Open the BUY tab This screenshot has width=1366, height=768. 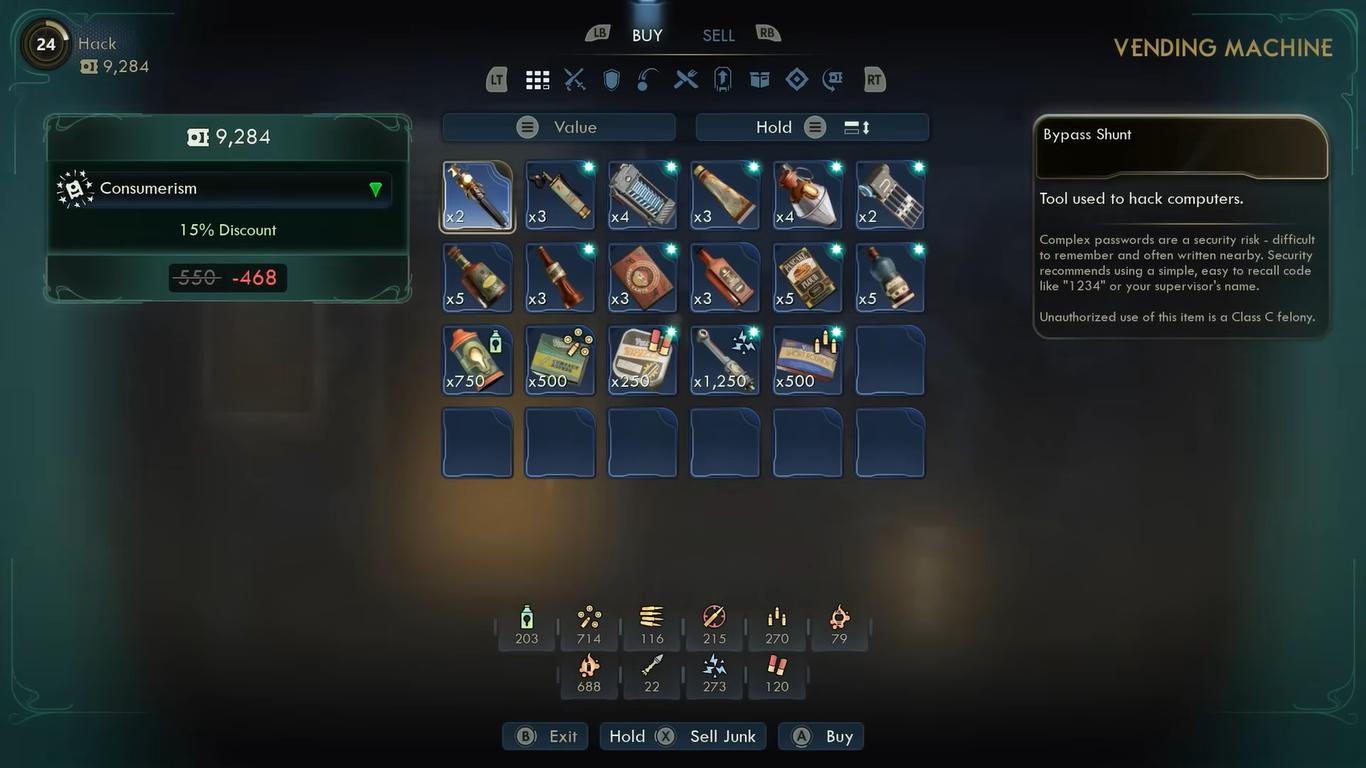click(x=647, y=35)
